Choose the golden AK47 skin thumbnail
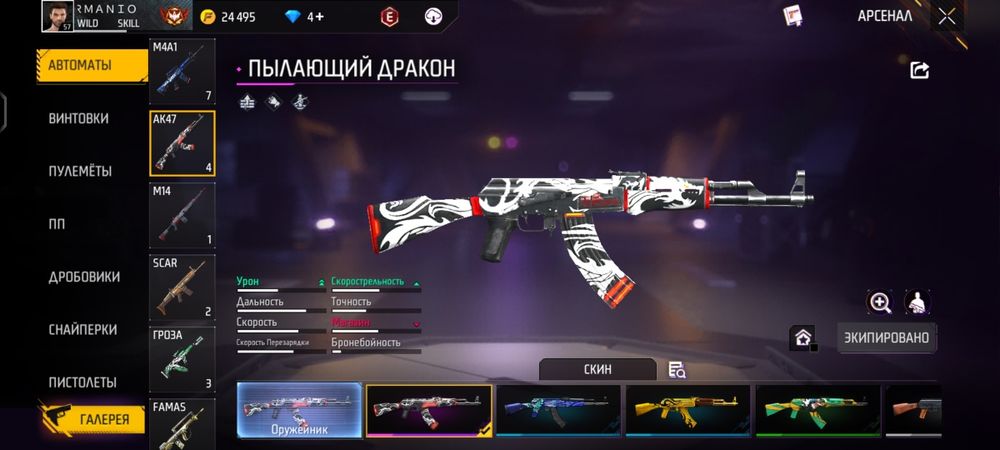This screenshot has width=1000, height=450. pos(687,410)
